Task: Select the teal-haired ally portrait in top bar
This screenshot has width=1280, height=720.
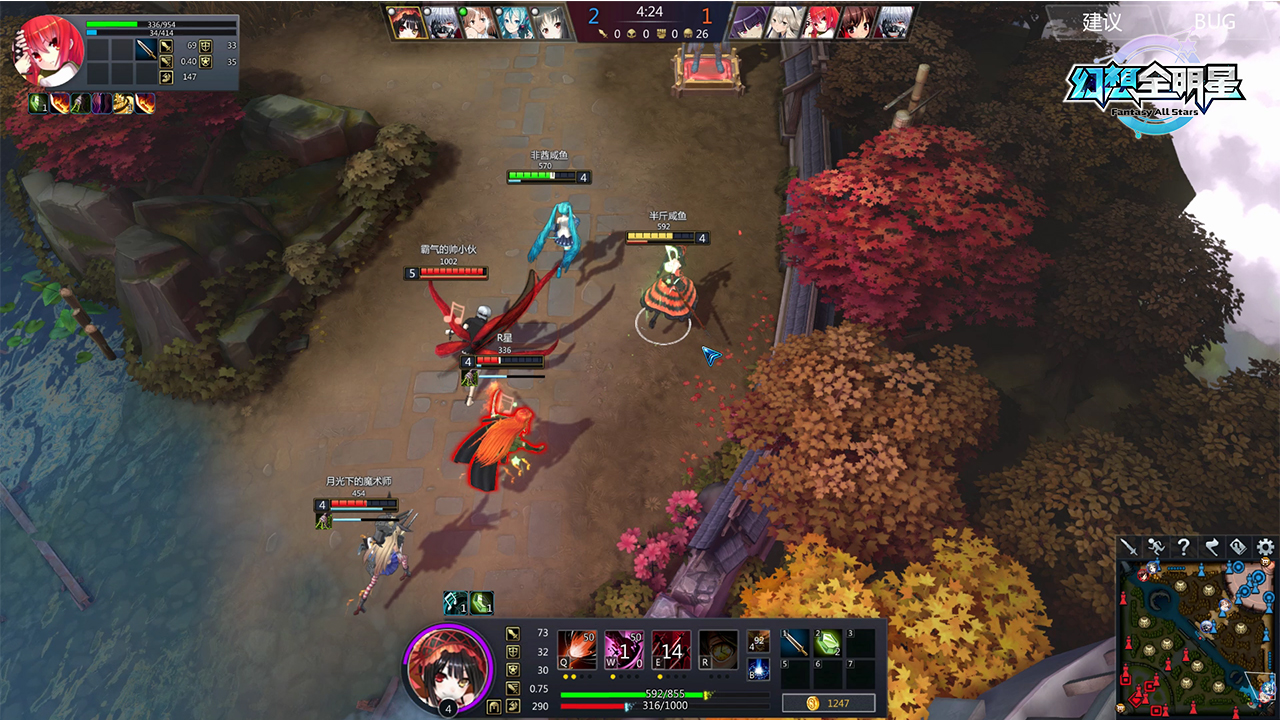Action: coord(516,23)
